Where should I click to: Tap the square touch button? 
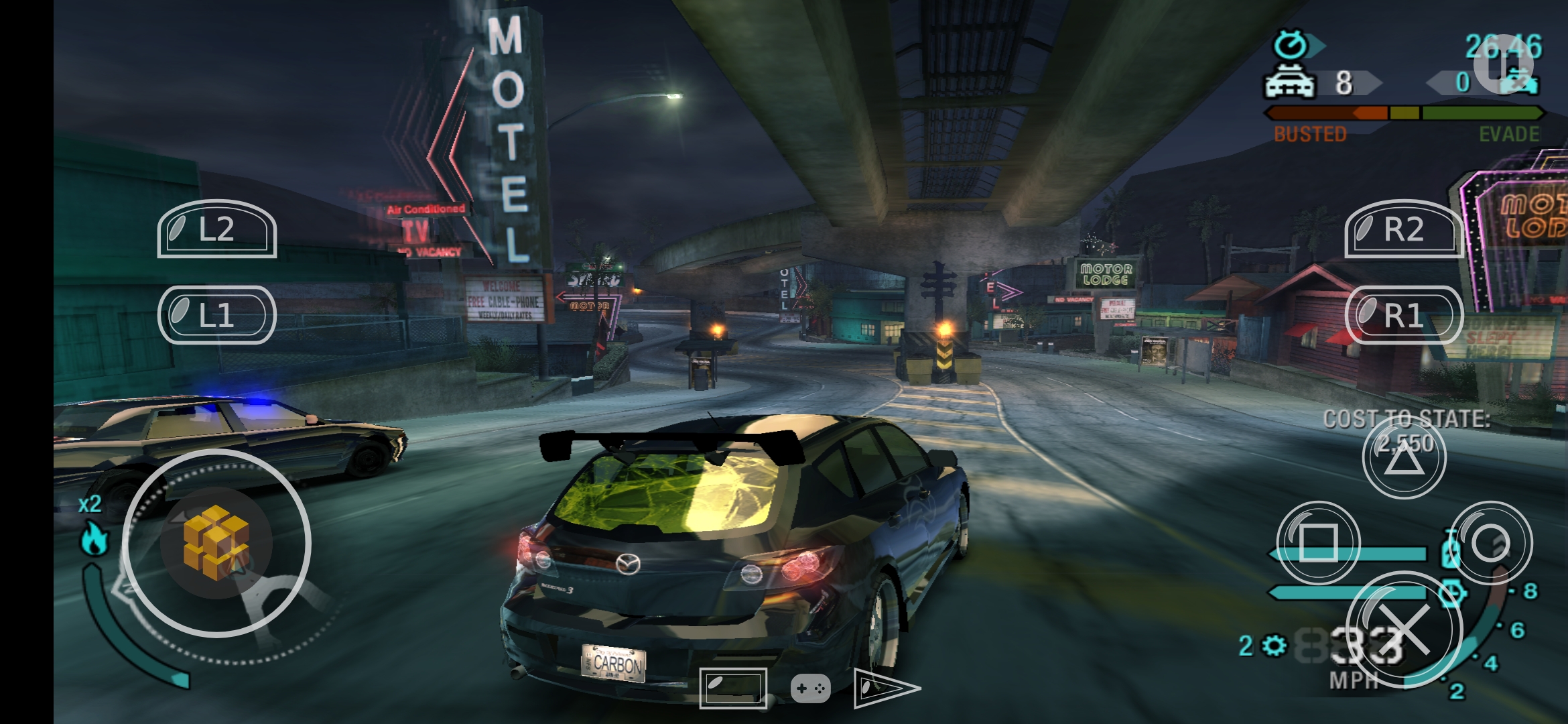pos(1318,542)
